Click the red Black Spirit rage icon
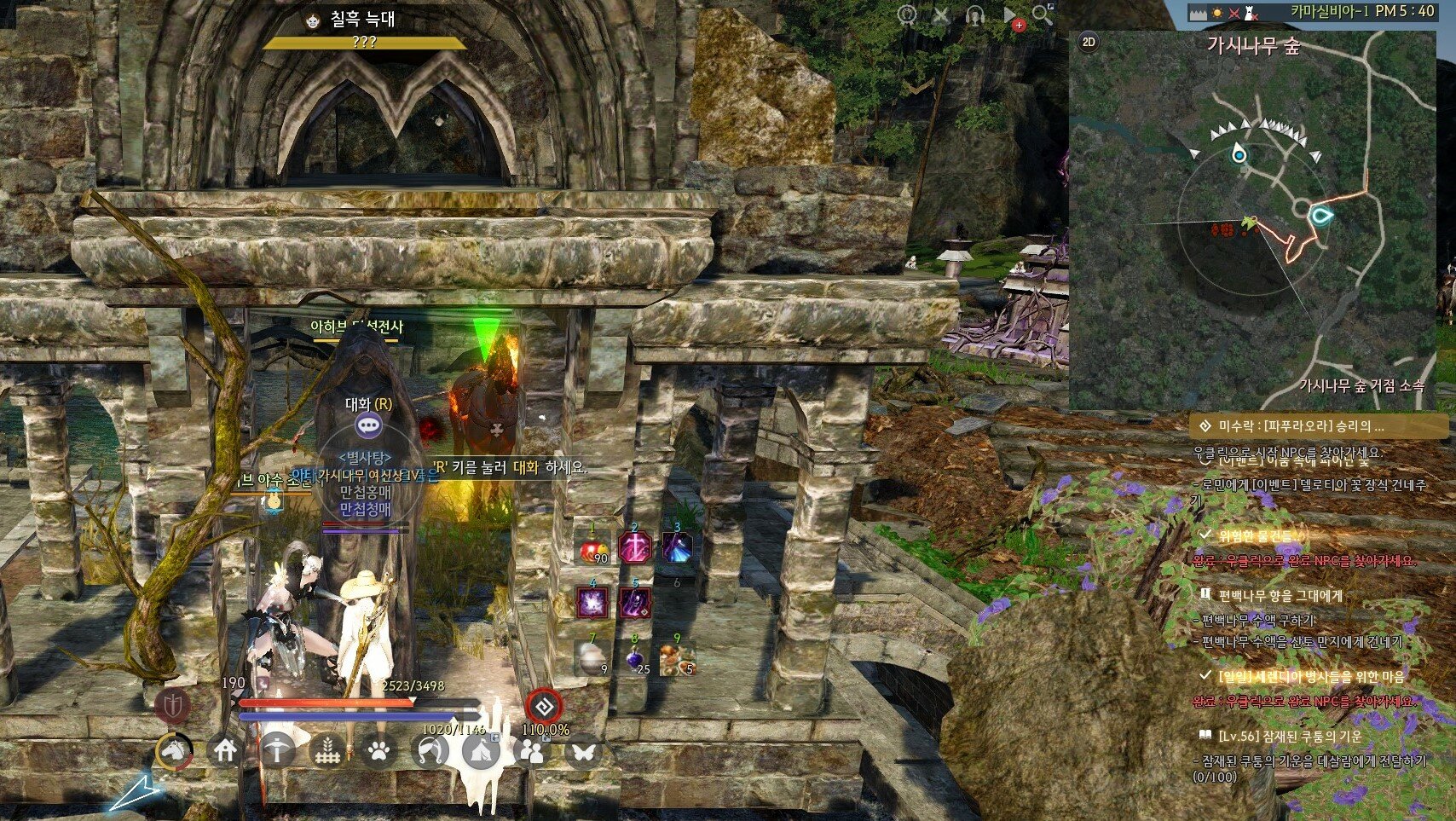 point(544,706)
